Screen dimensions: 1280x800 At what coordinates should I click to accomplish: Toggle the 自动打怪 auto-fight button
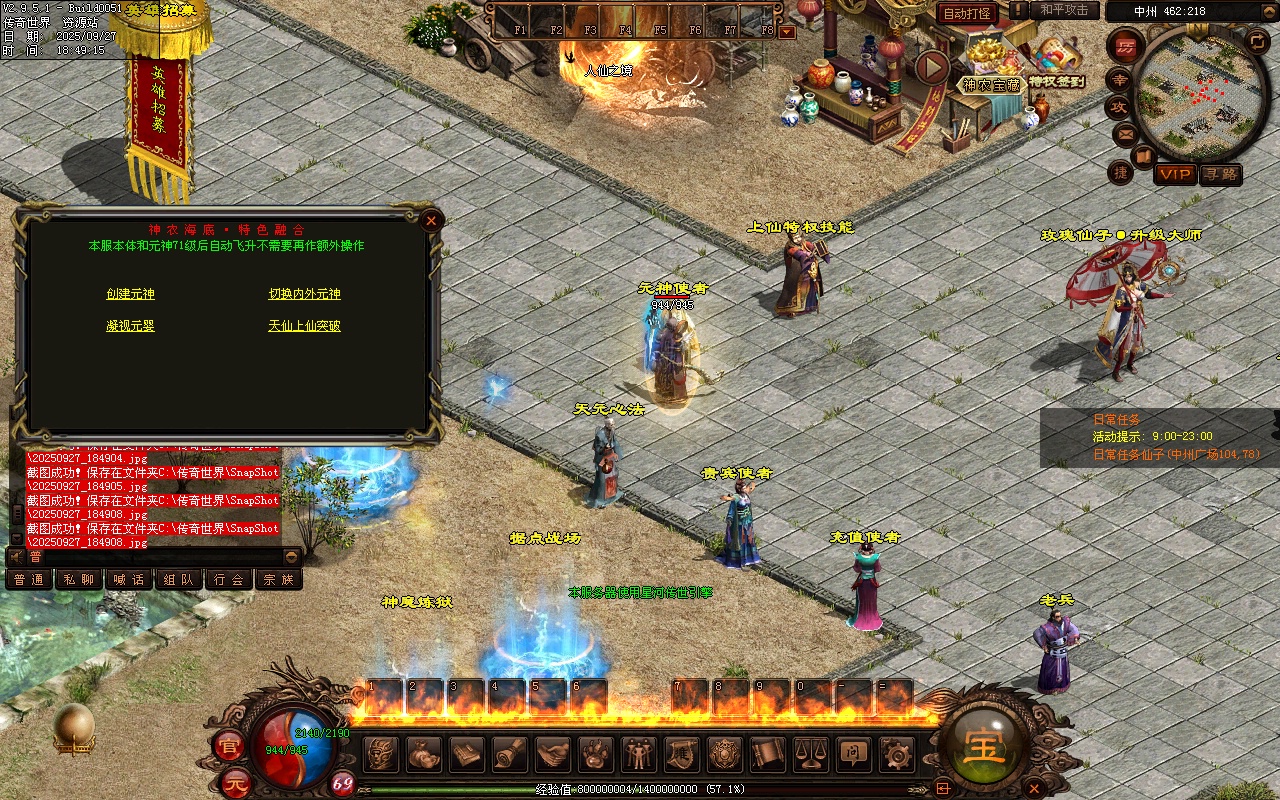967,13
